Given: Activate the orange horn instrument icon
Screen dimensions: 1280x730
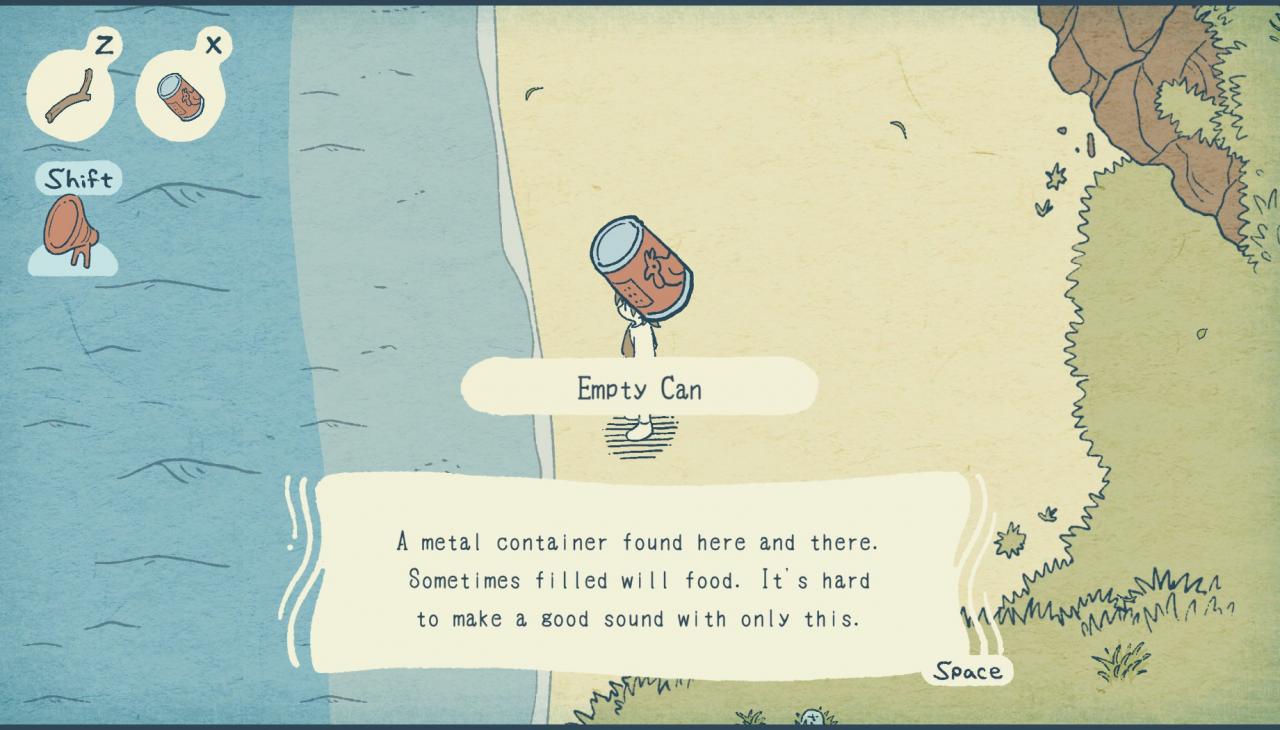Looking at the screenshot, I should coord(71,229).
